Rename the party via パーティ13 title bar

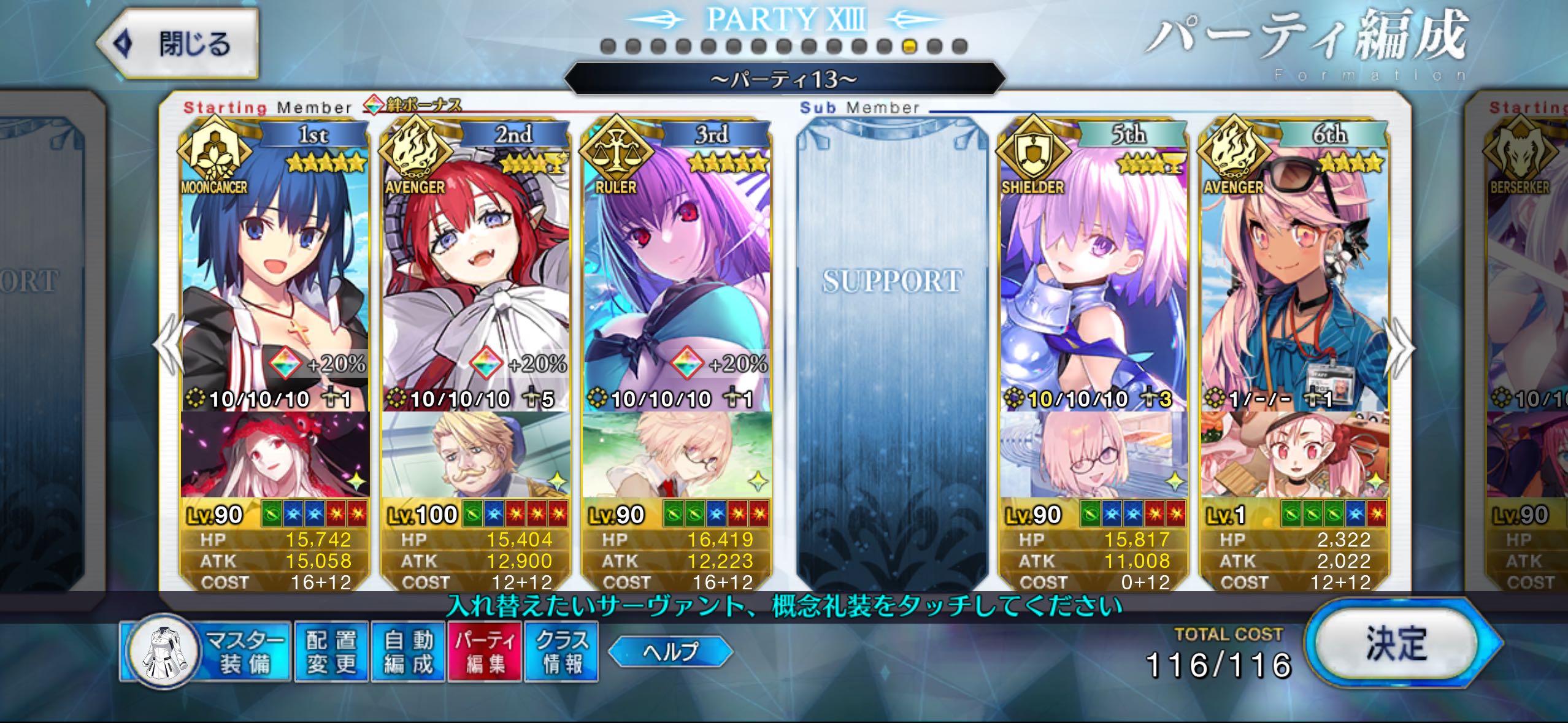[784, 79]
